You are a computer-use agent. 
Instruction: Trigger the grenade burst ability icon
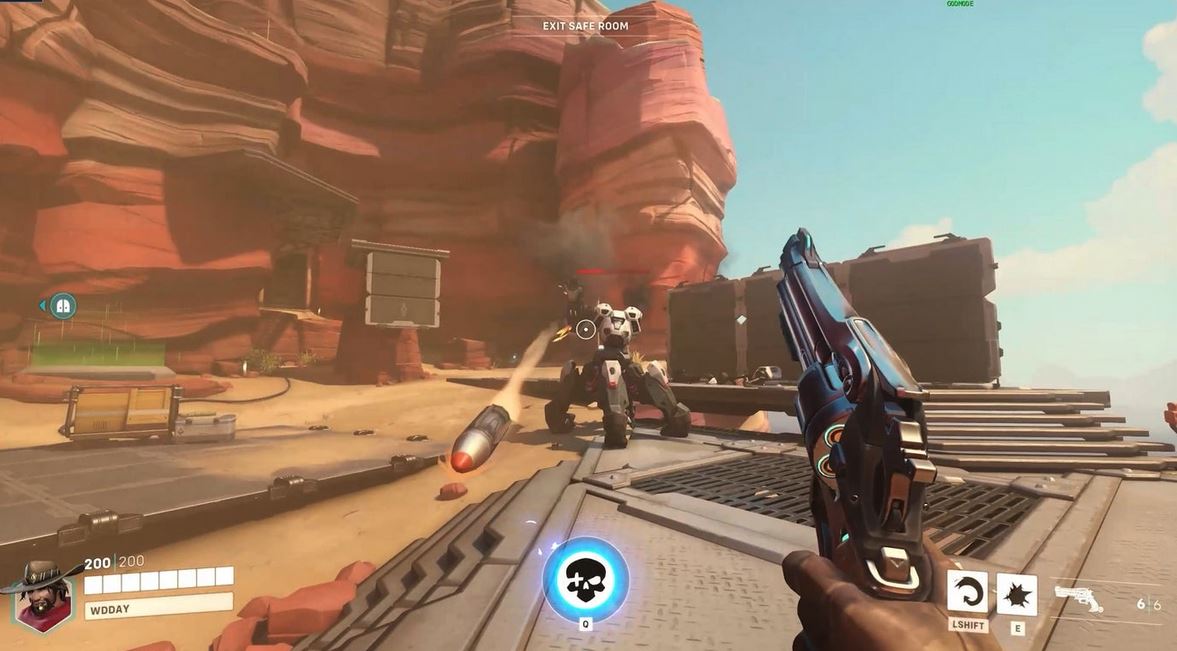pos(1017,594)
